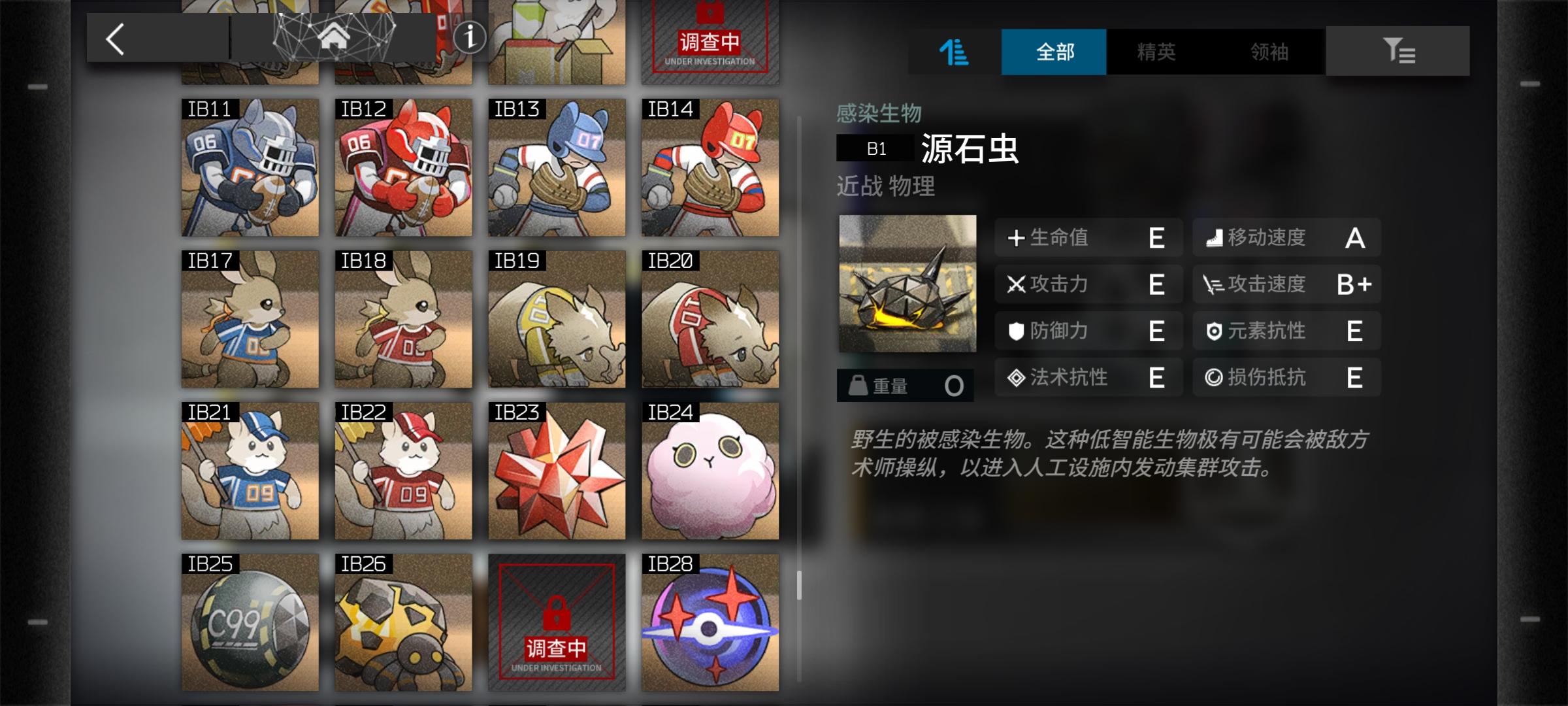Click the 法术抗性 diamond icon
Screen dimensions: 1568x706
coord(1015,377)
